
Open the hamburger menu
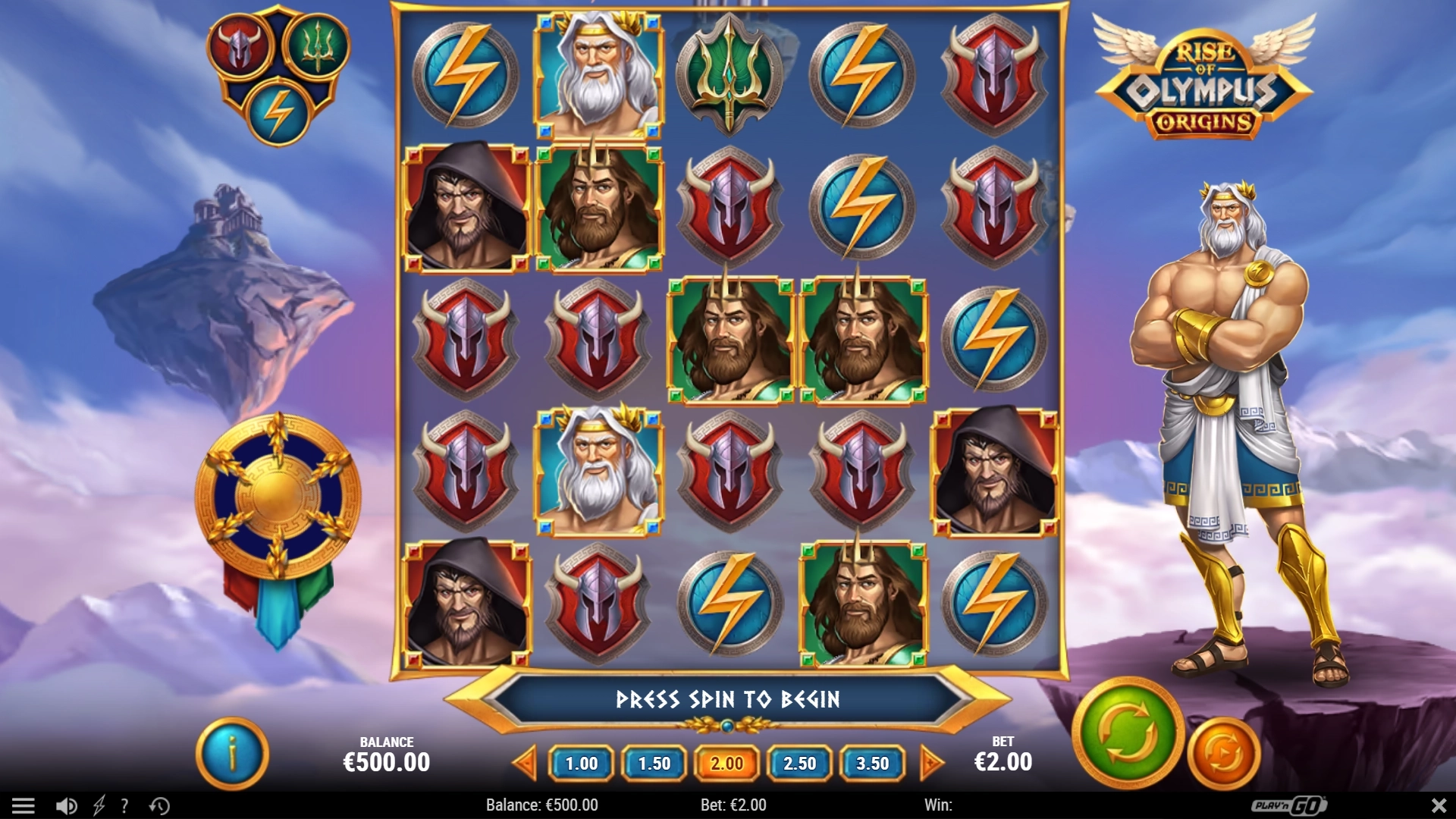point(24,805)
